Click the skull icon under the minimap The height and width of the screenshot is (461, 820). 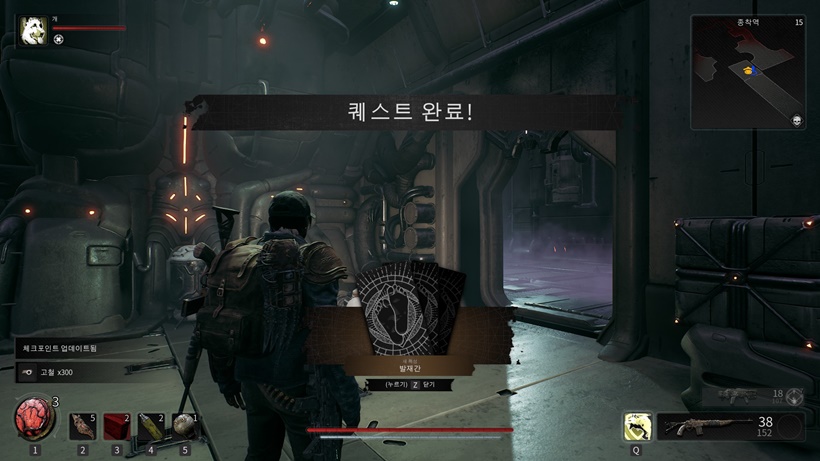click(797, 121)
